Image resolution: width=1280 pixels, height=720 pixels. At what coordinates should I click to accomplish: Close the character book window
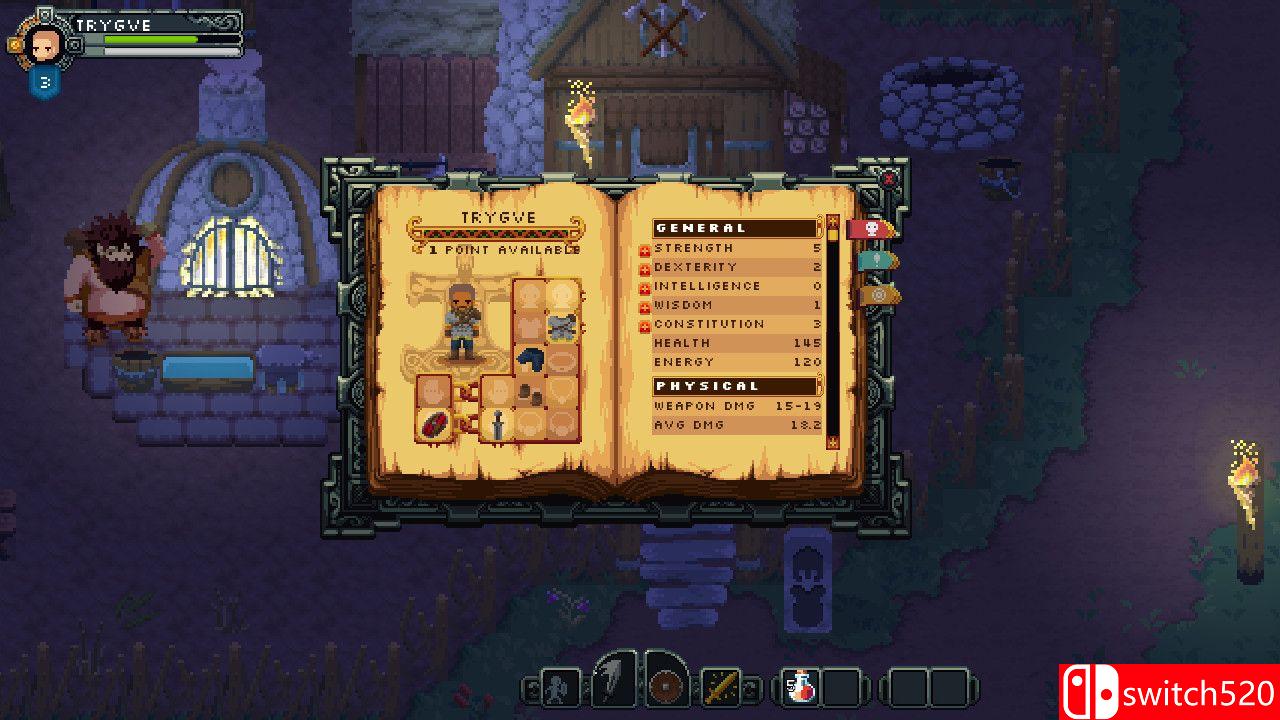889,179
